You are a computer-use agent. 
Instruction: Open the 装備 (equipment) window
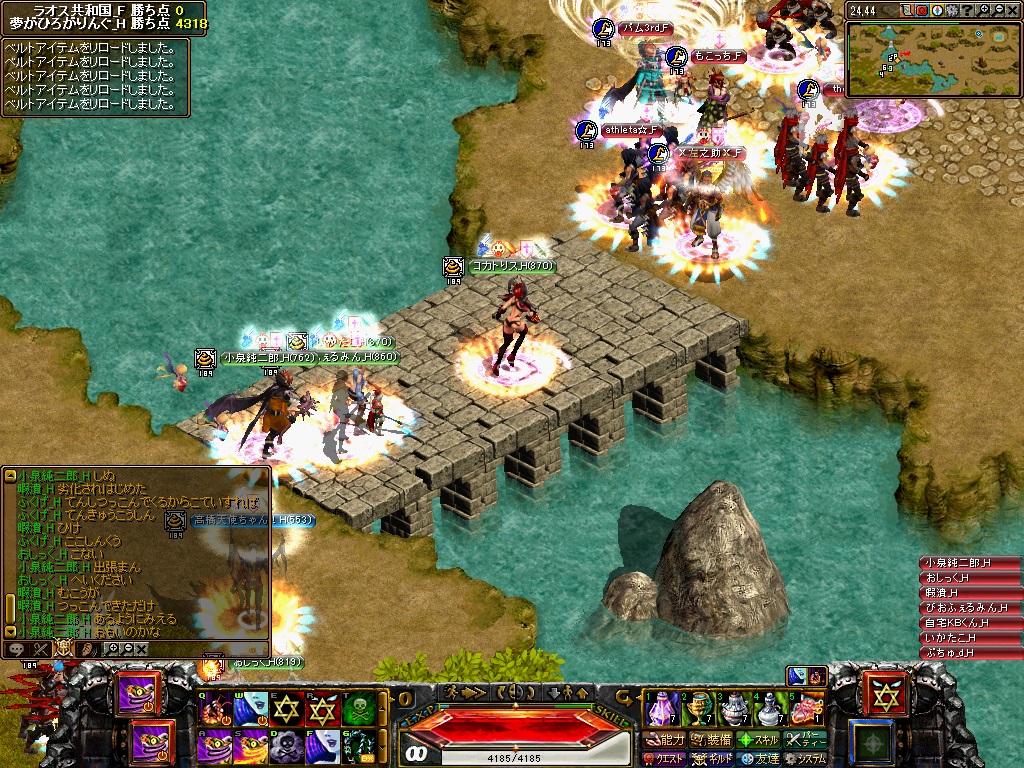[x=711, y=740]
